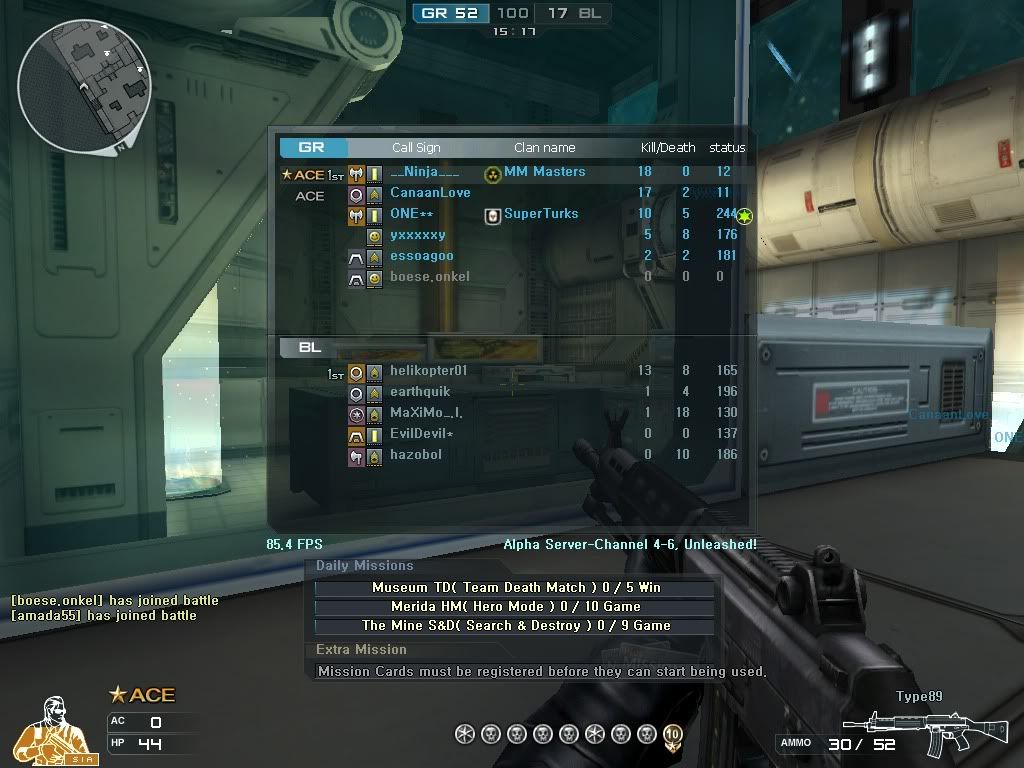
Task: Select __Ninja__ in the scoreboard
Action: coord(425,172)
